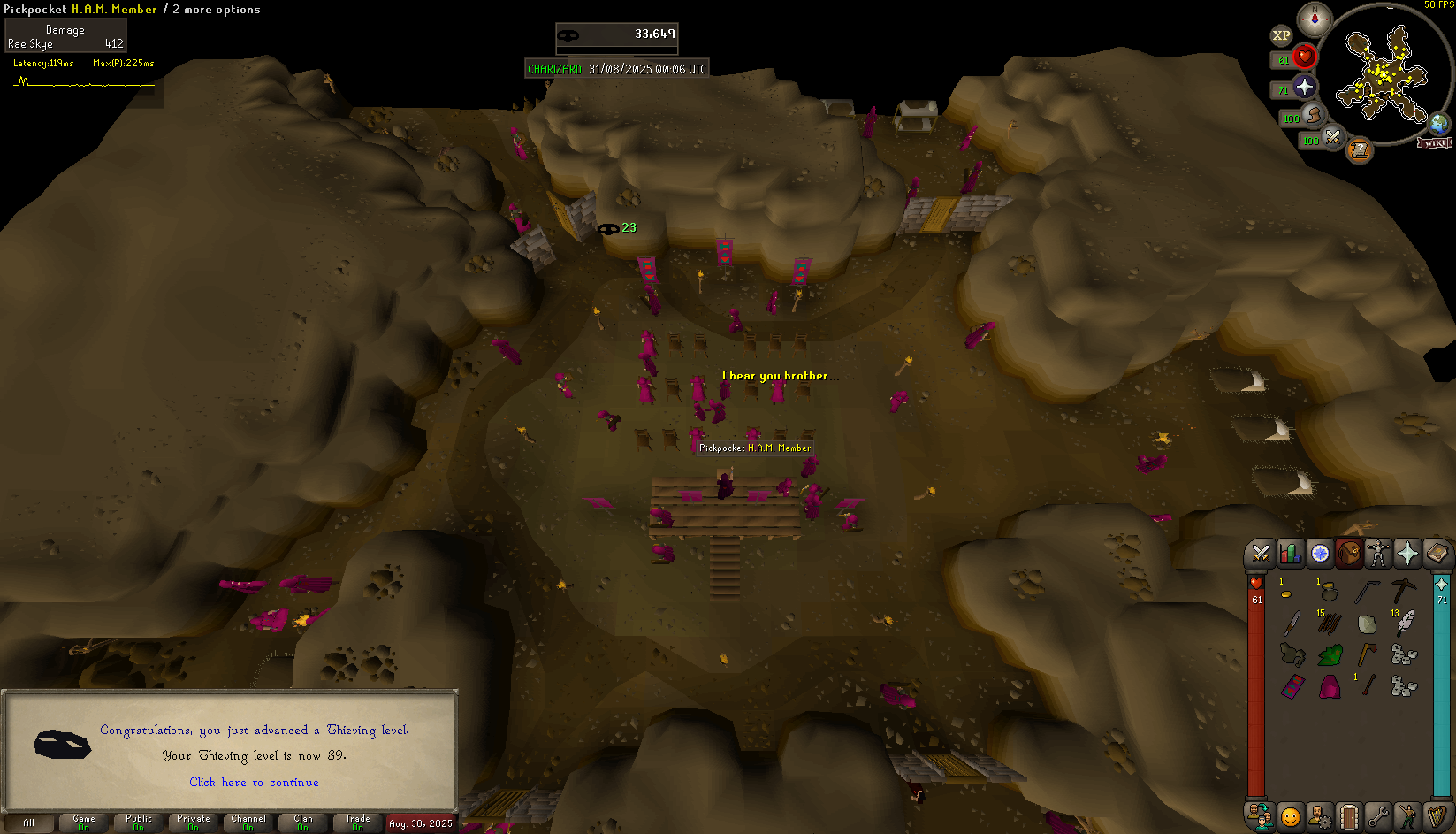Click the special attack crossed swords orb
Screen dimensions: 1456x834
(1331, 137)
